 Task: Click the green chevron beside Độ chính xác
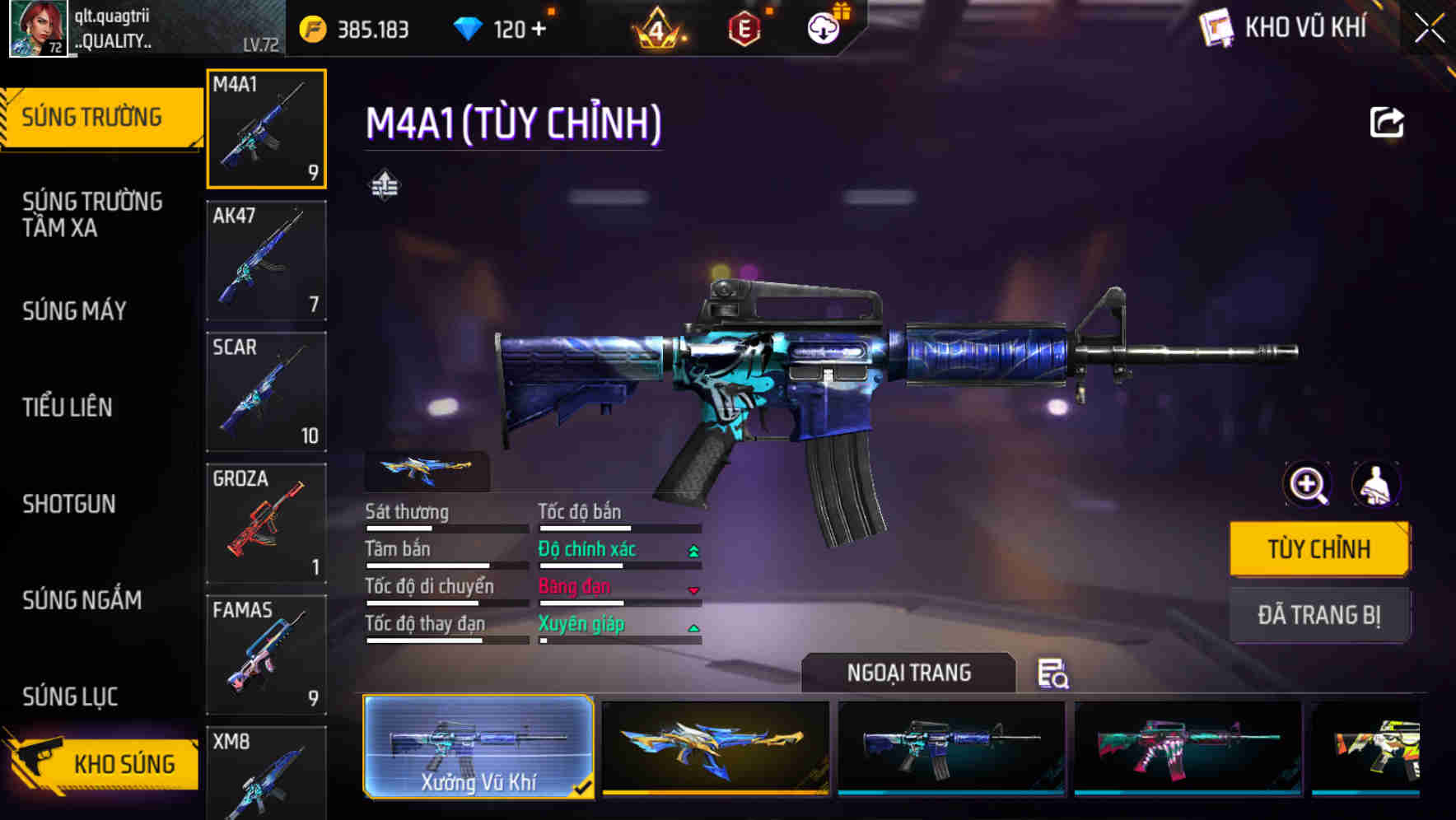[x=693, y=548]
